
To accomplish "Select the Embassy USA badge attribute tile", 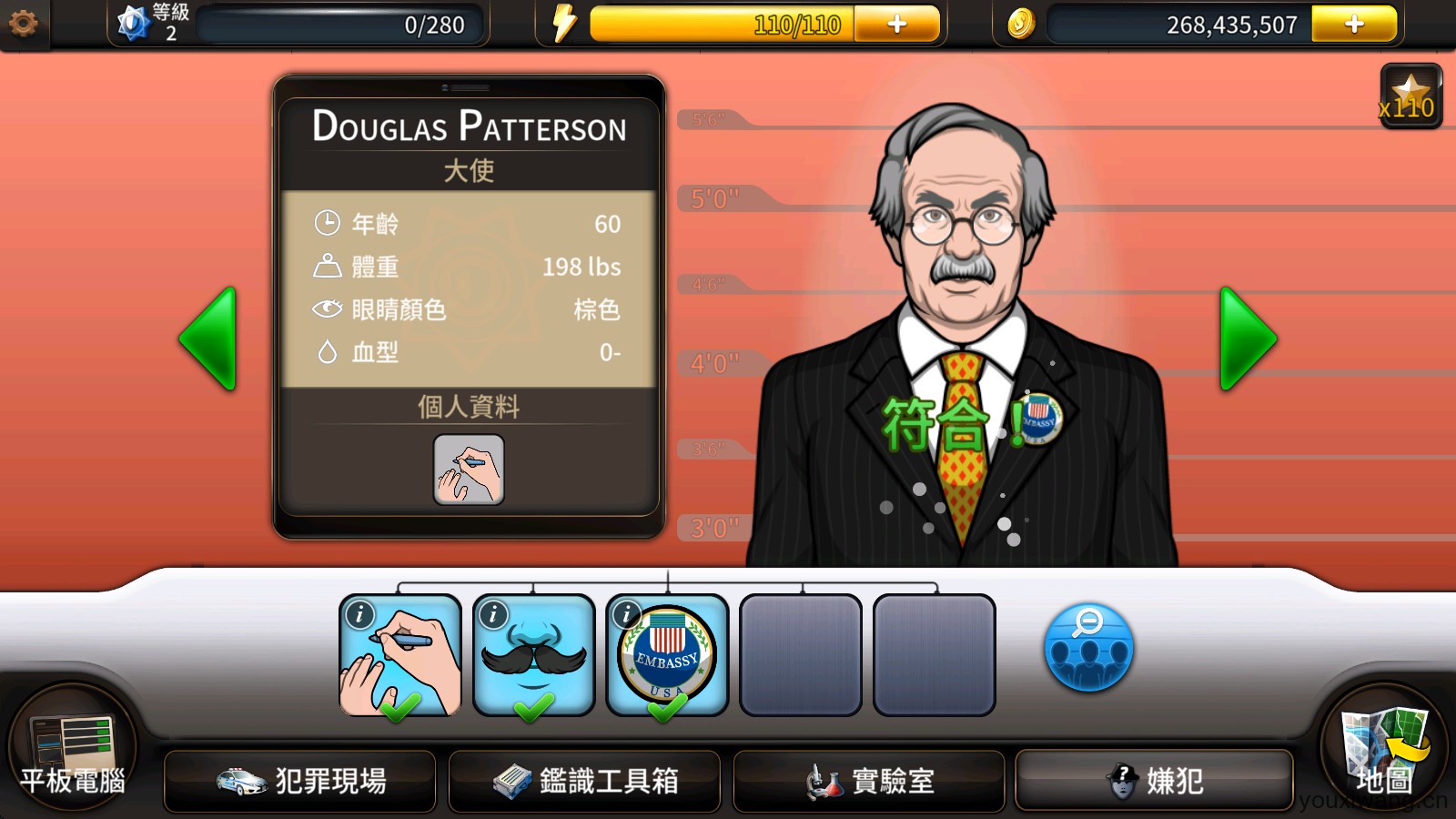I will click(667, 655).
